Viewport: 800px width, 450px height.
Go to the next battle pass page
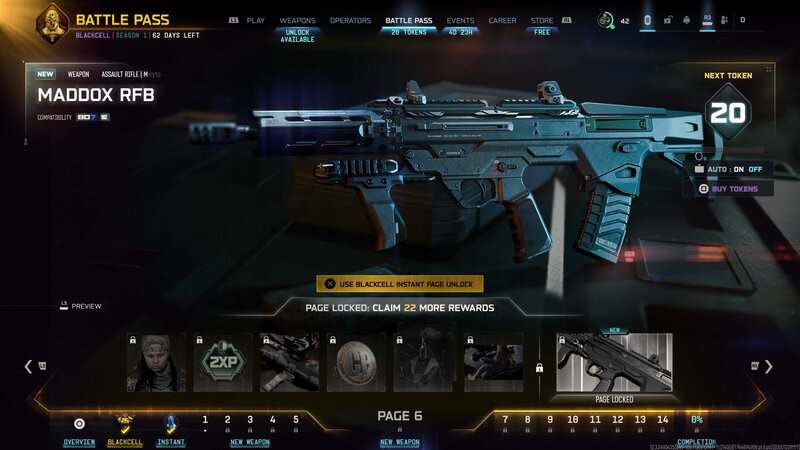[x=768, y=366]
